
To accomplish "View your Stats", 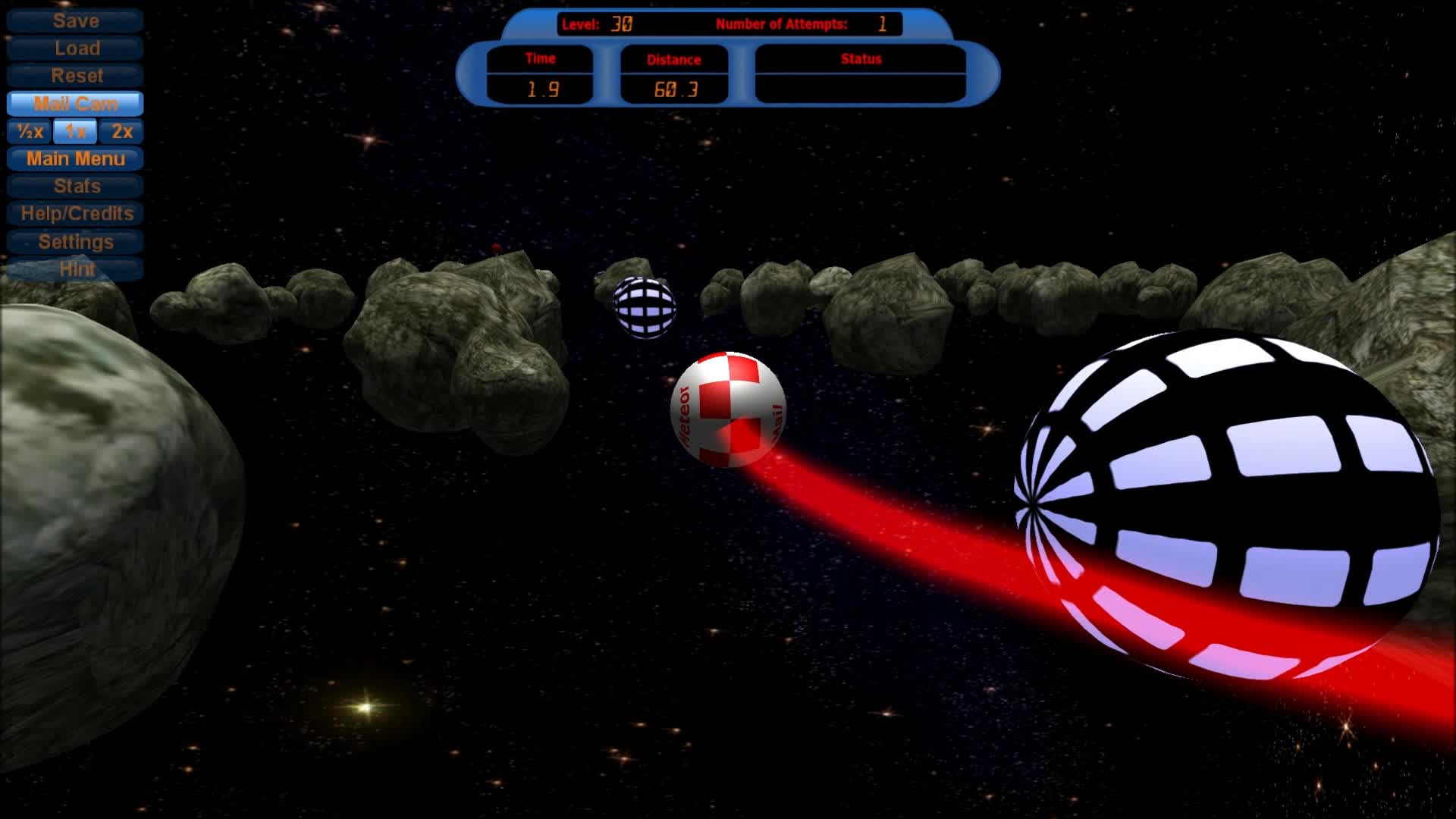I will pyautogui.click(x=74, y=187).
